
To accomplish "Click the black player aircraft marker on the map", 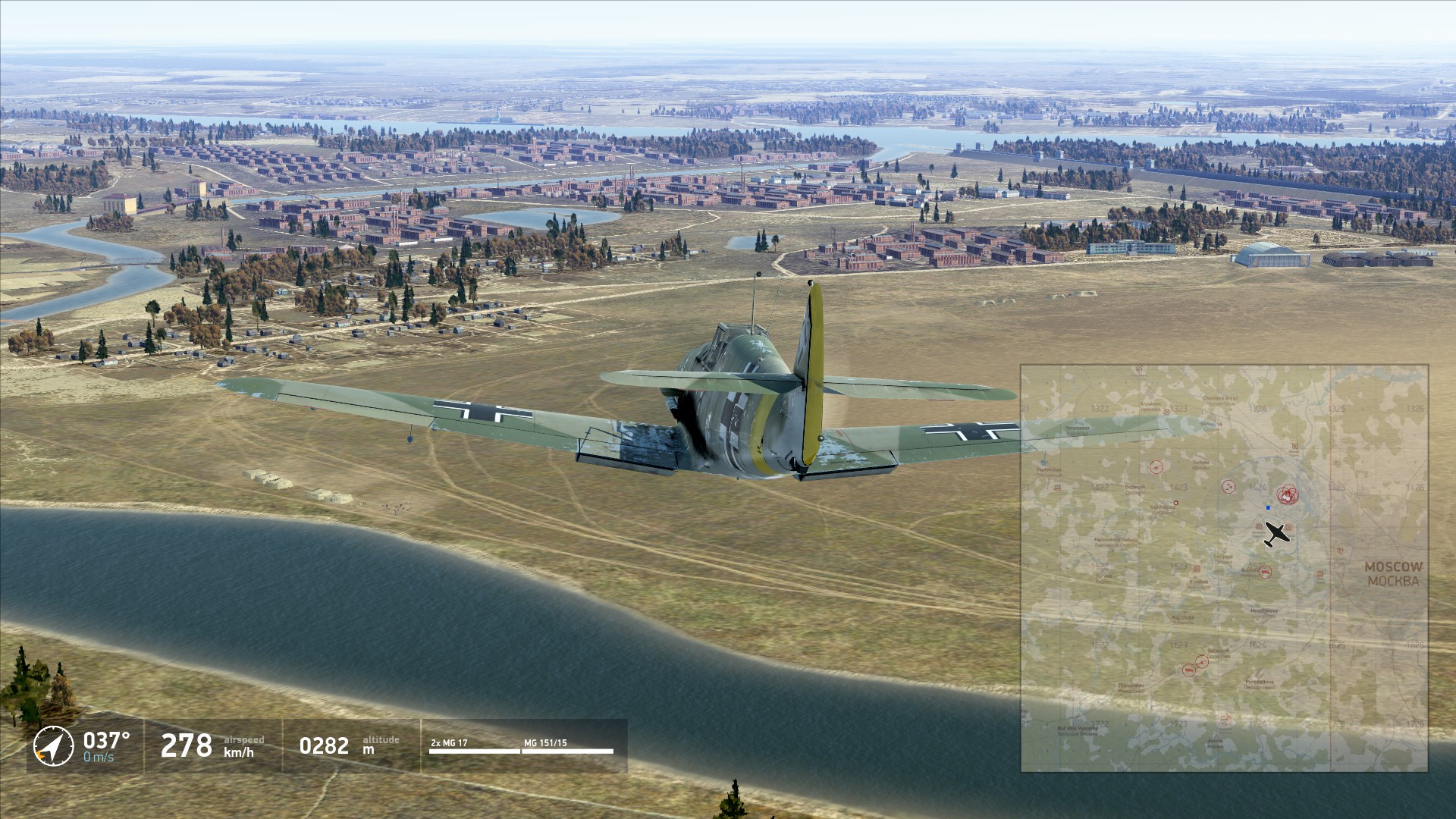I will pyautogui.click(x=1276, y=534).
